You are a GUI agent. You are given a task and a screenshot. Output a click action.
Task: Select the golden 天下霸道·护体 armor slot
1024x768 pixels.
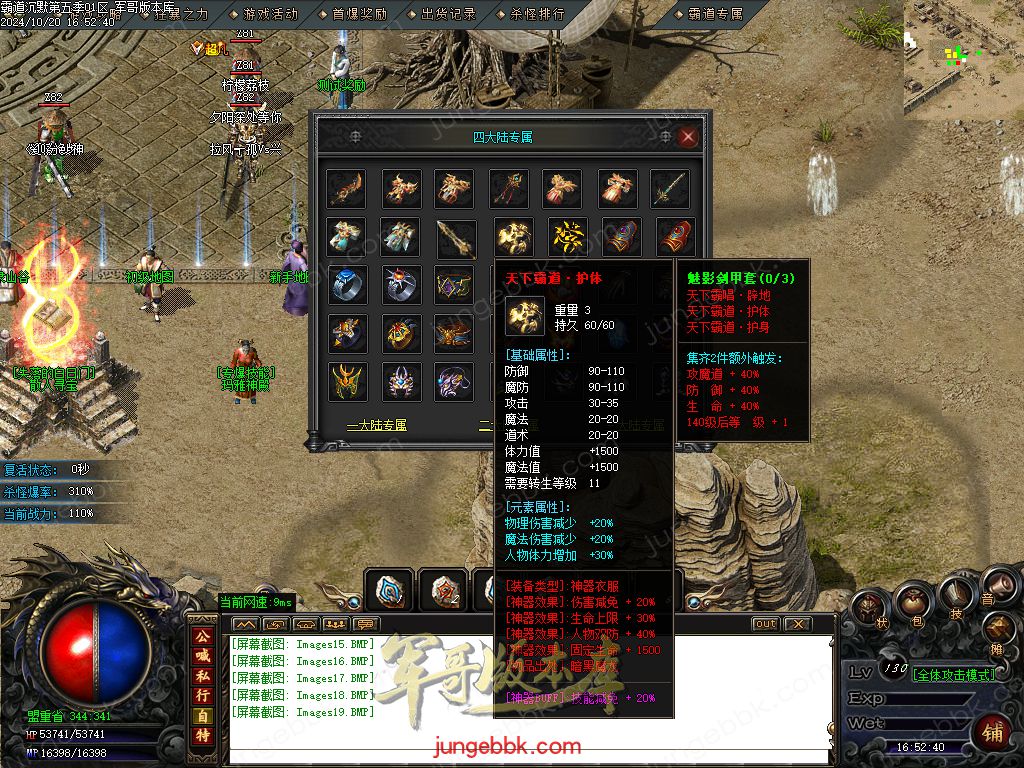[516, 236]
